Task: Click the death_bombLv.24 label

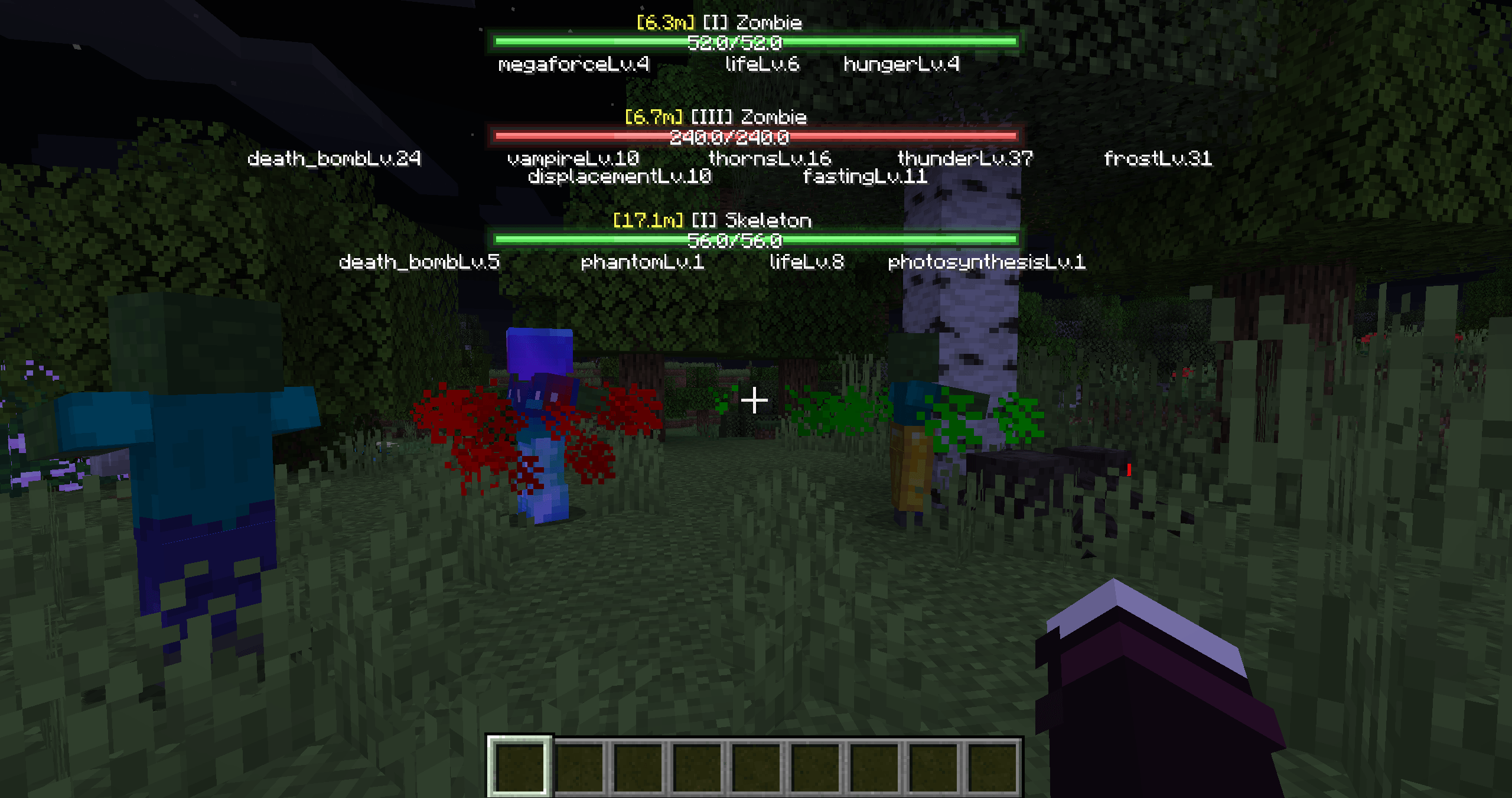Action: pos(334,158)
